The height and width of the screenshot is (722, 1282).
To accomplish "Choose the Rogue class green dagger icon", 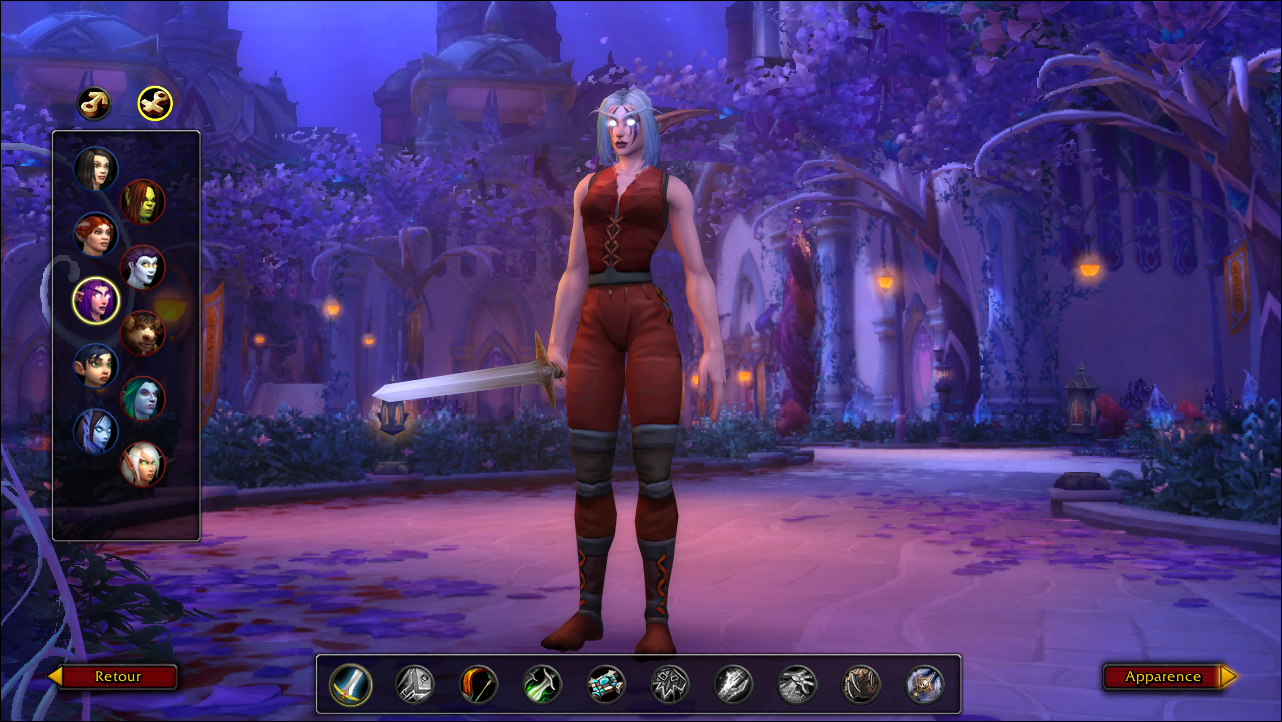I will tap(543, 685).
